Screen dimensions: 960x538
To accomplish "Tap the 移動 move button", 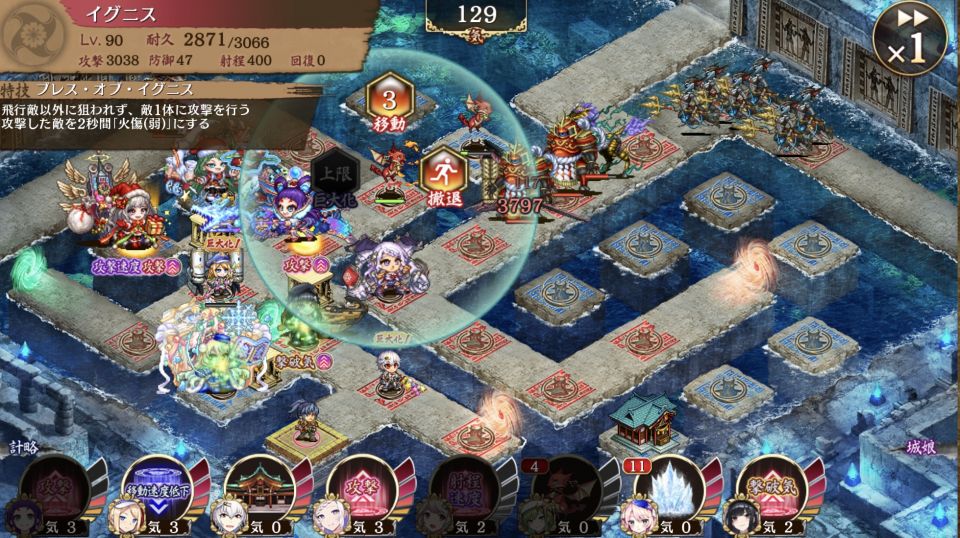I will (389, 102).
